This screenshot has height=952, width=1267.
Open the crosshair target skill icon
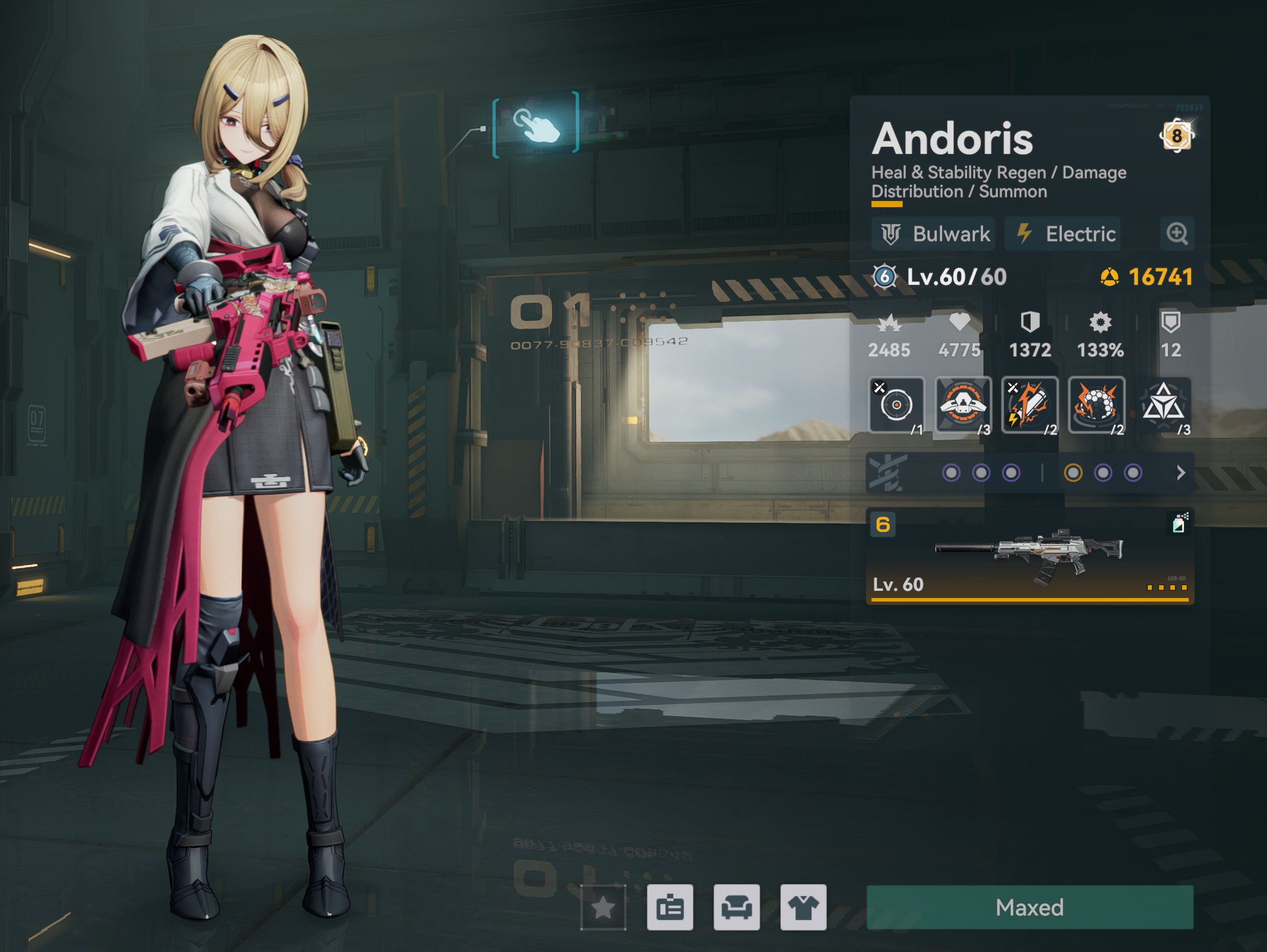click(x=897, y=405)
